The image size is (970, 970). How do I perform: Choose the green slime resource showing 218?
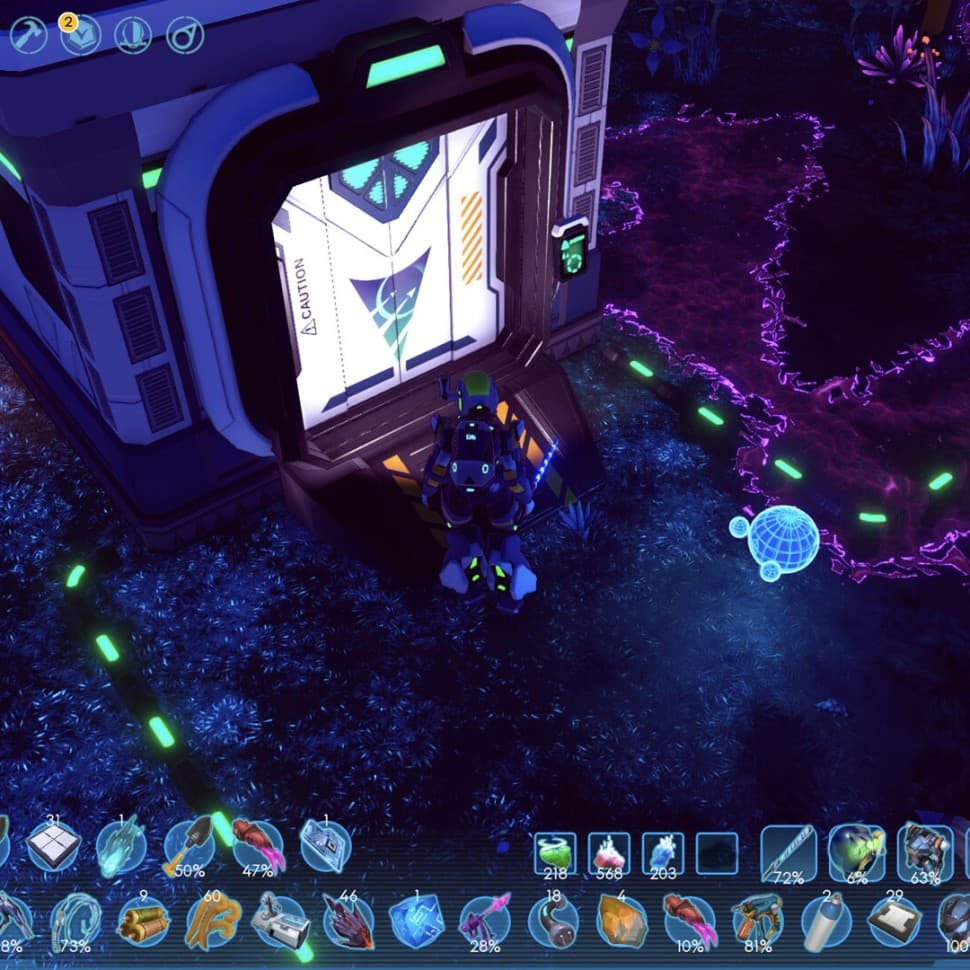pyautogui.click(x=554, y=853)
